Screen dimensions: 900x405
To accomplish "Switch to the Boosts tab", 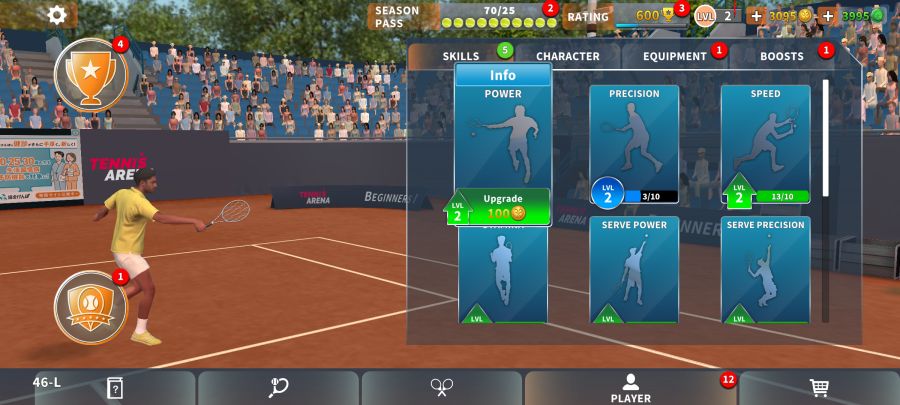I will [782, 56].
